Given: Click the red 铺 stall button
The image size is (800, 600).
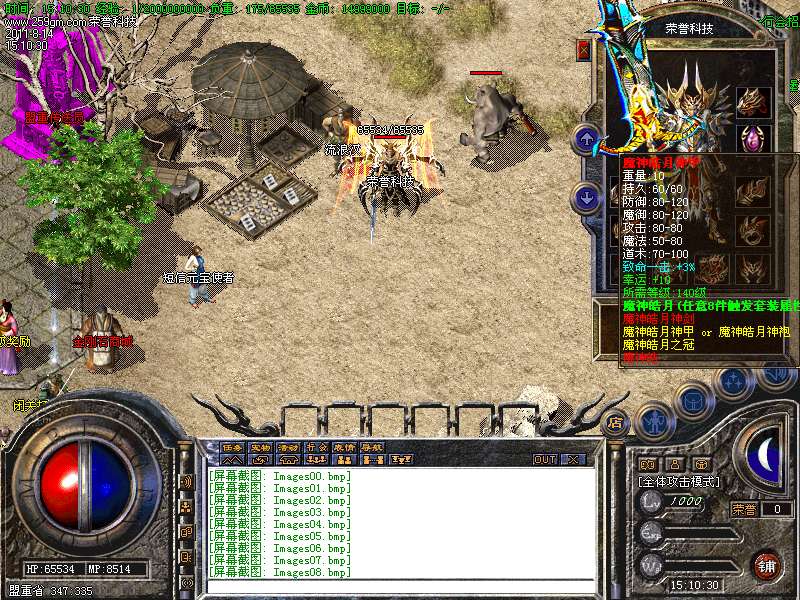Looking at the screenshot, I should 767,563.
